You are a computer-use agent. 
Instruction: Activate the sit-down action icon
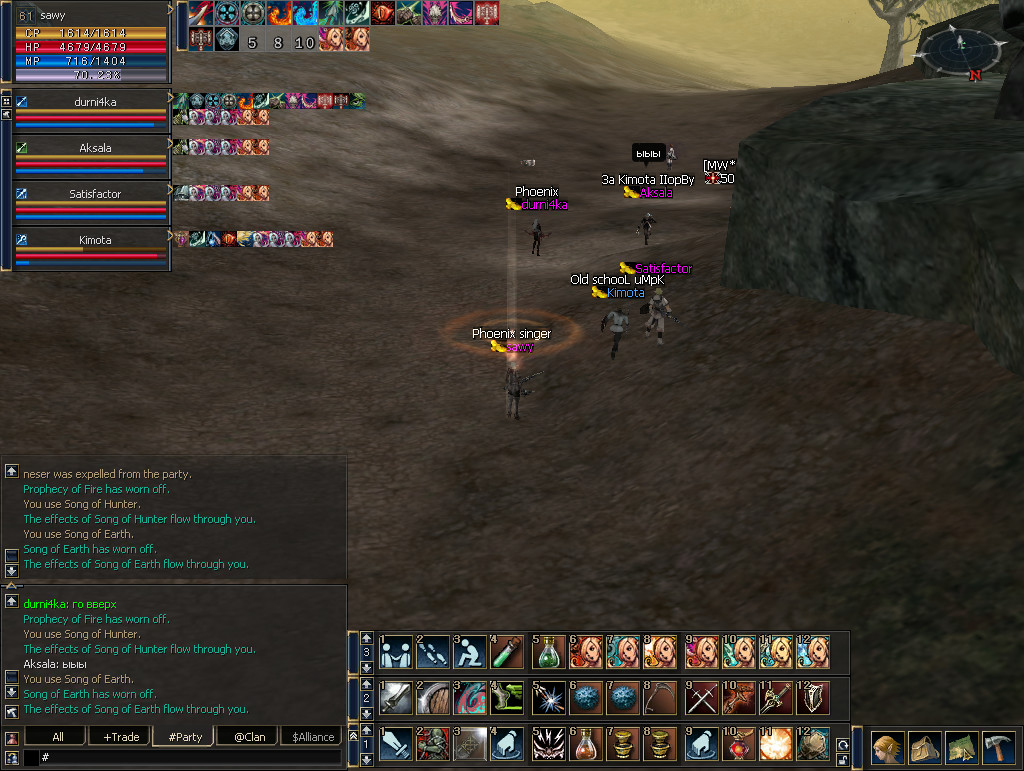470,651
